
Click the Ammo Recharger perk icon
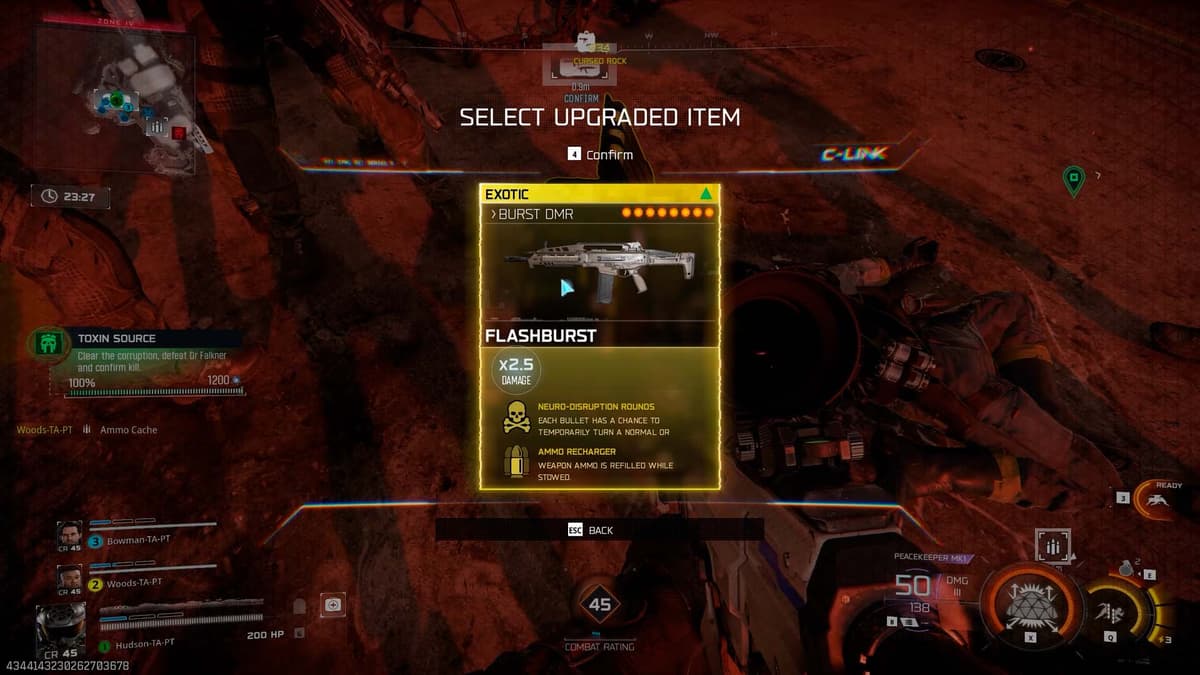point(516,460)
